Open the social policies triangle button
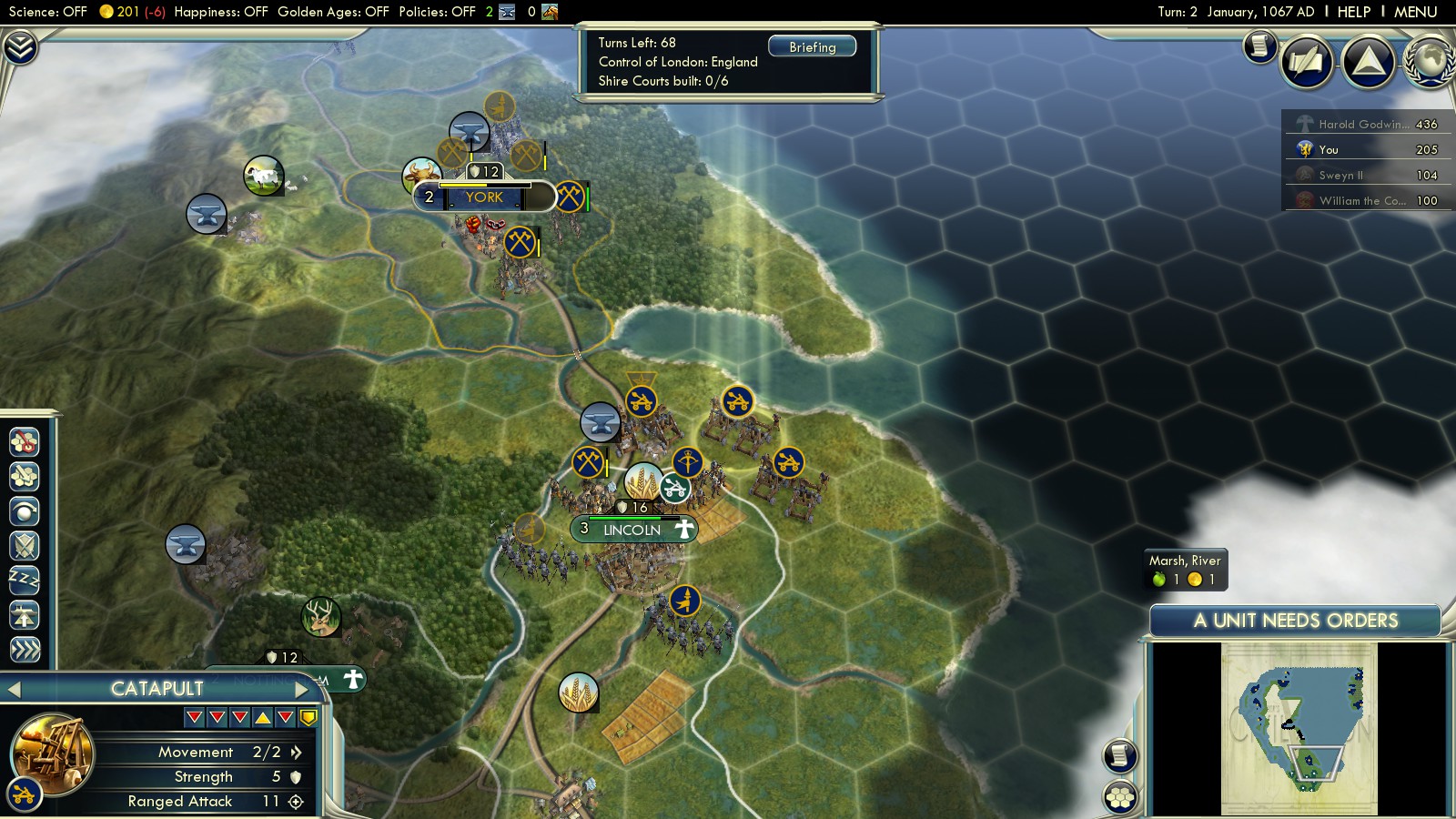This screenshot has width=1456, height=819. (1368, 62)
